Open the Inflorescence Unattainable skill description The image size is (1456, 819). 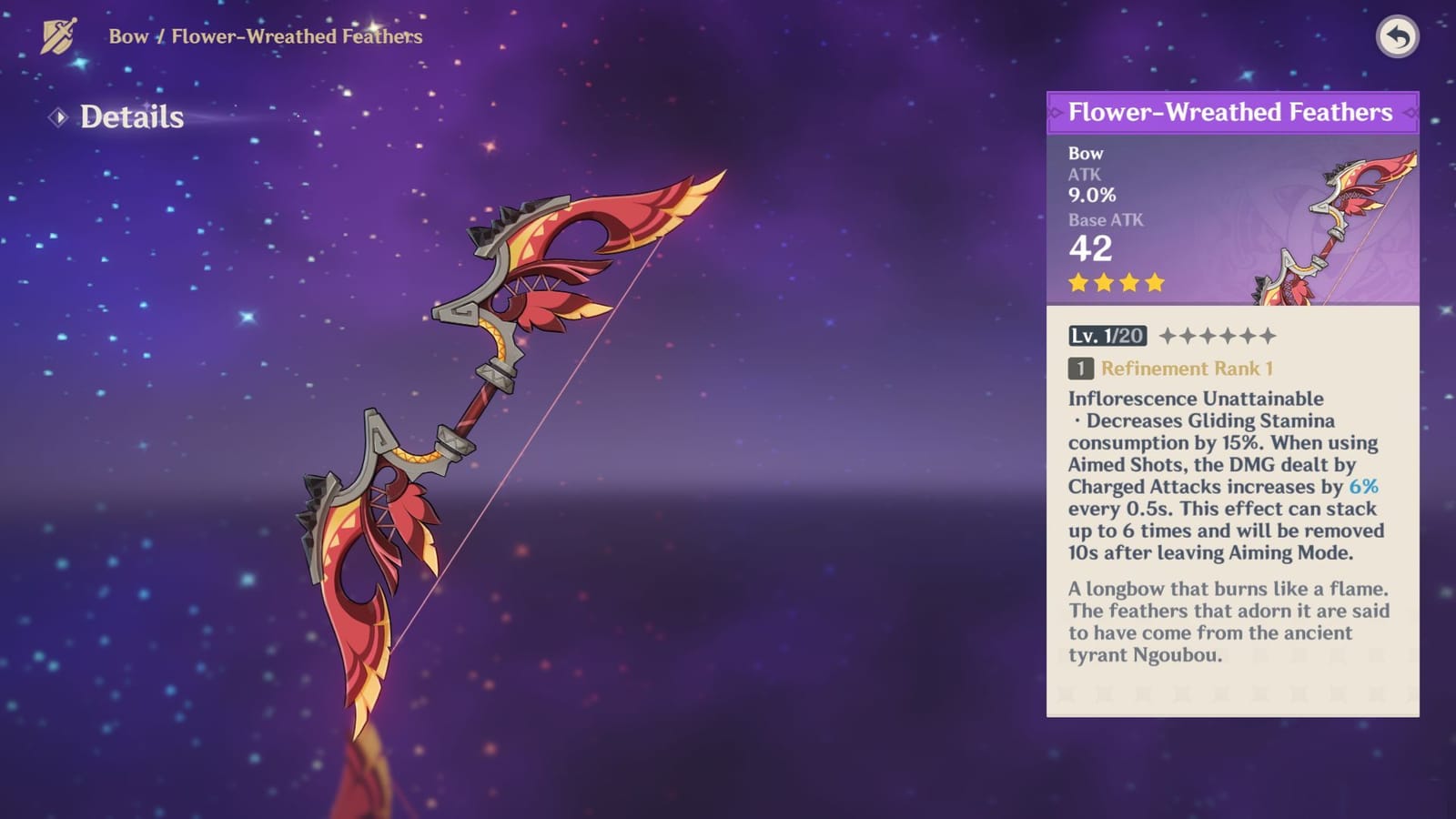(x=1195, y=399)
